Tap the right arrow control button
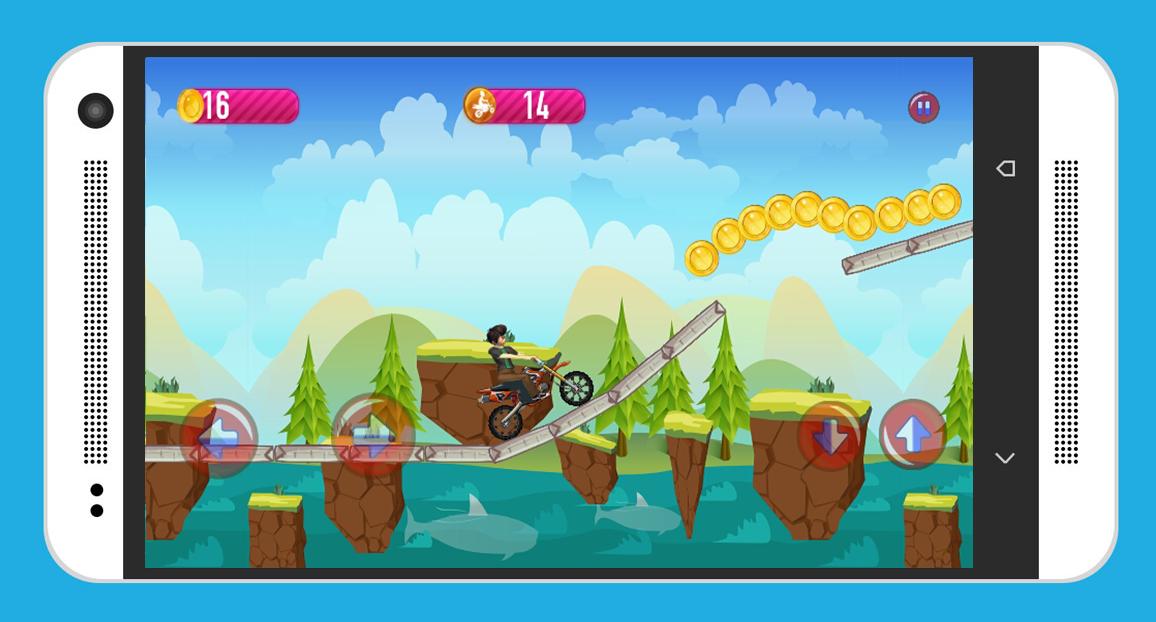This screenshot has height=622, width=1156. click(372, 435)
